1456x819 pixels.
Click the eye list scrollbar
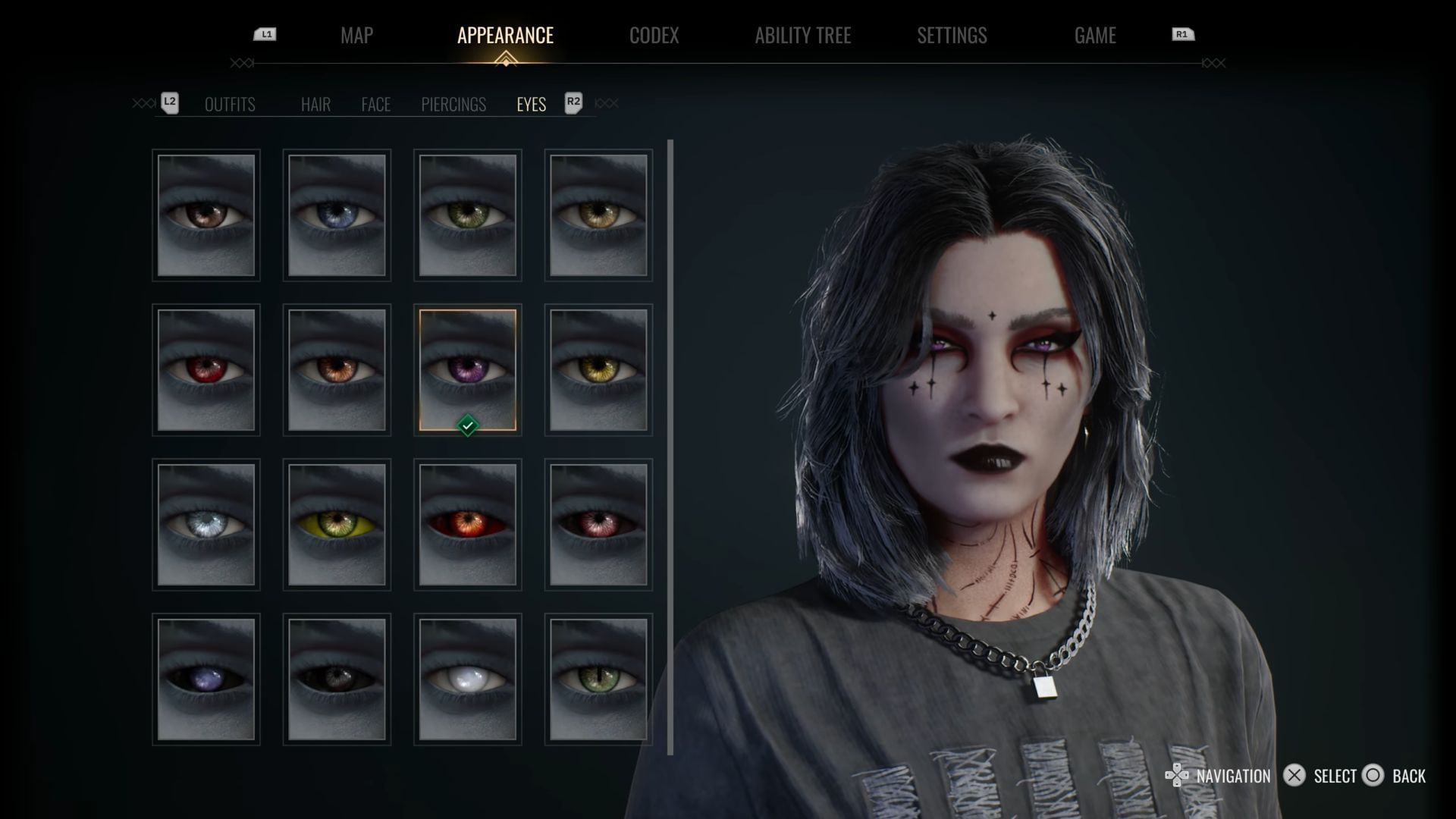coord(670,447)
